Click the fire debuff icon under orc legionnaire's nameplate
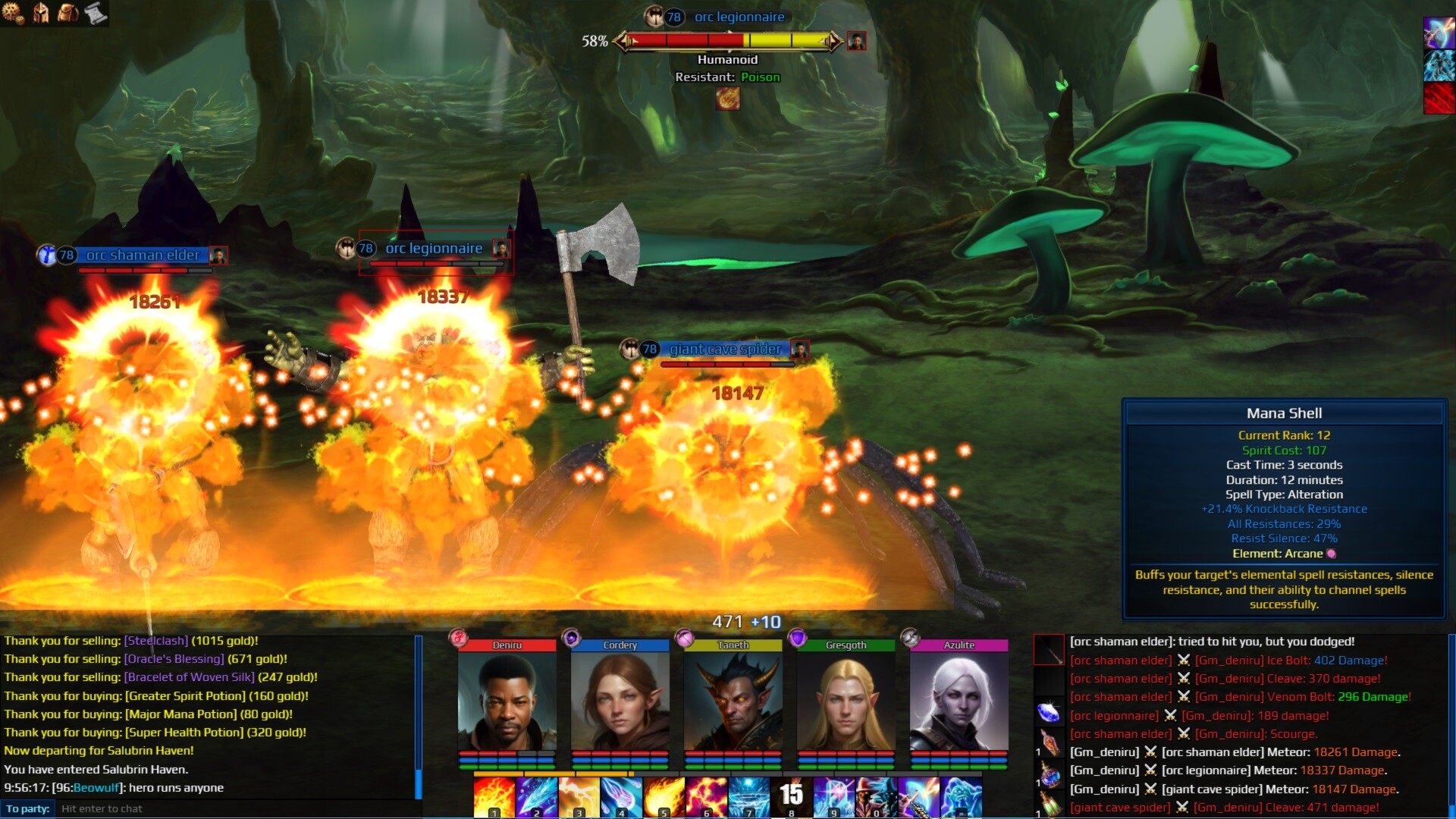 click(728, 99)
